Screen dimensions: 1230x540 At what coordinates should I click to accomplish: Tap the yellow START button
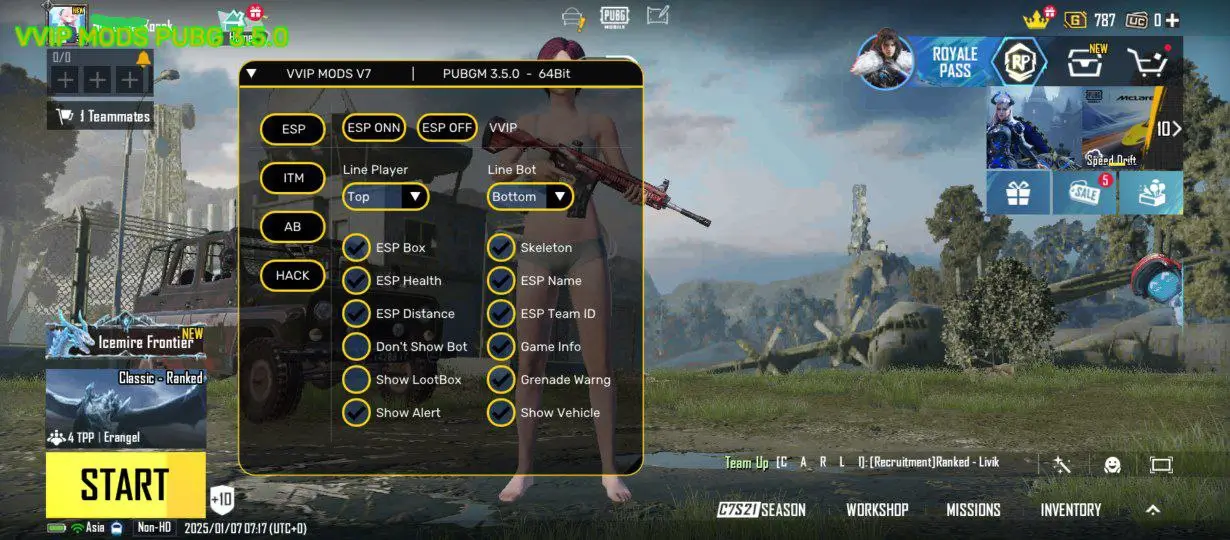click(125, 485)
